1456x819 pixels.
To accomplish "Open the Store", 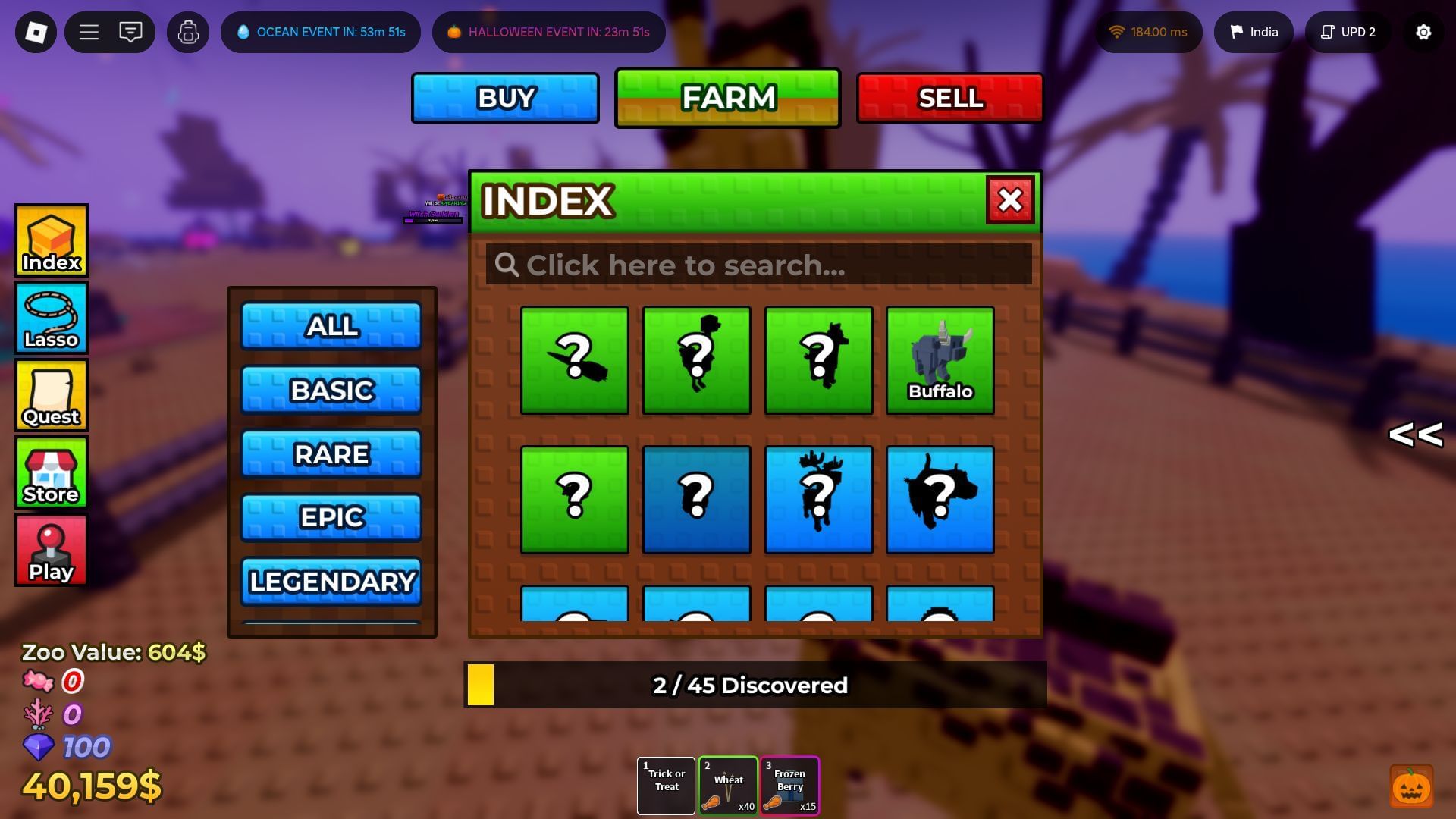I will [x=50, y=472].
